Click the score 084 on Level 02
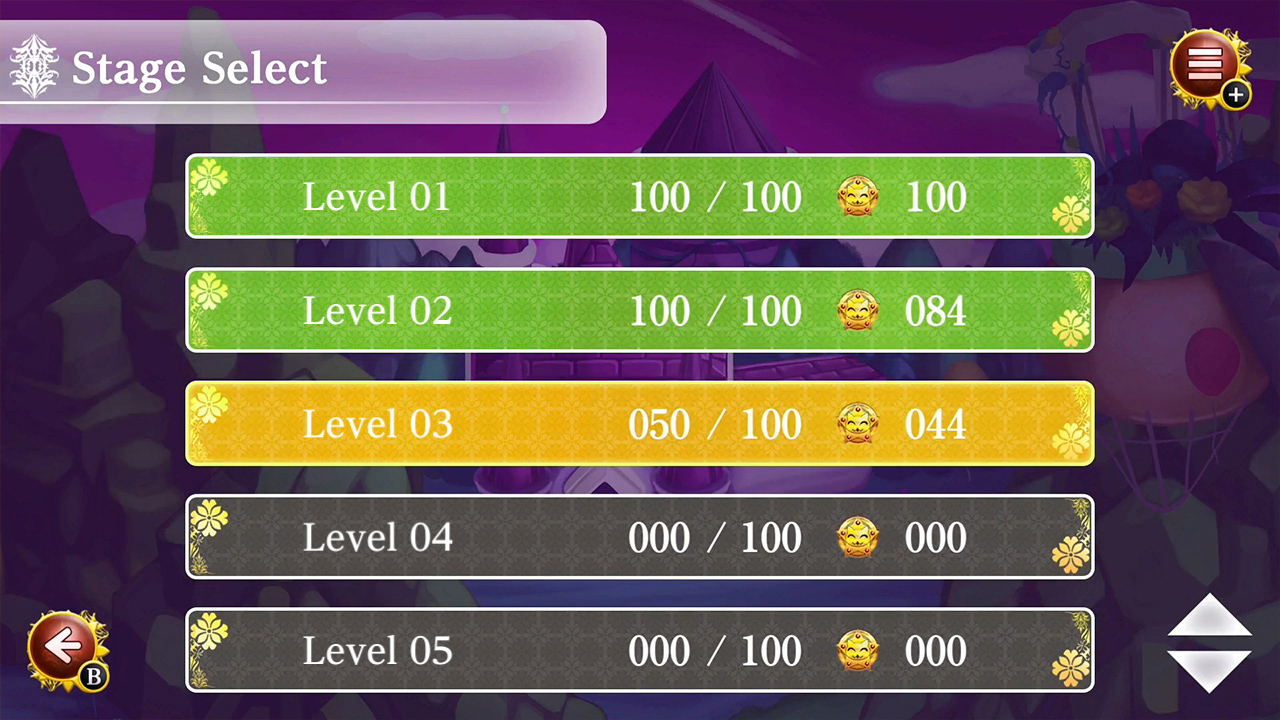Screen dimensions: 1280x720 tap(935, 310)
